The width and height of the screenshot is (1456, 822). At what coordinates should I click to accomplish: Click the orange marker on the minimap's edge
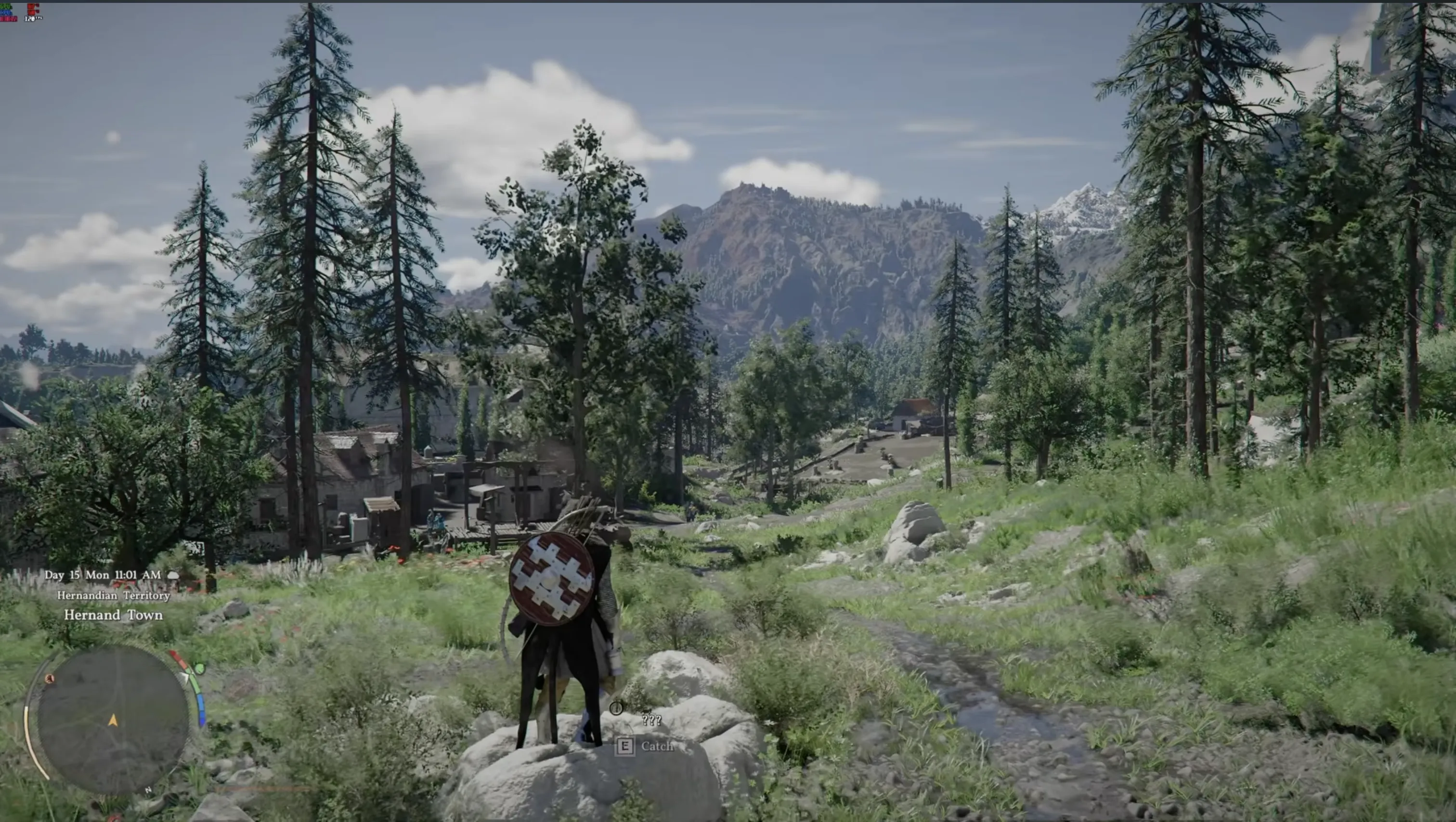coord(50,679)
